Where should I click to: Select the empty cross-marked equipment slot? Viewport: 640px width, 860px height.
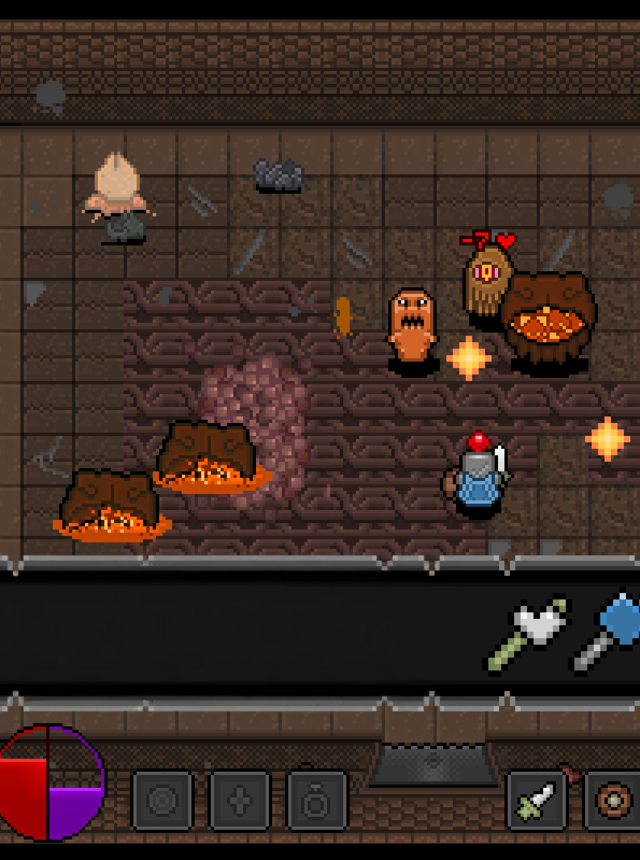click(x=240, y=801)
